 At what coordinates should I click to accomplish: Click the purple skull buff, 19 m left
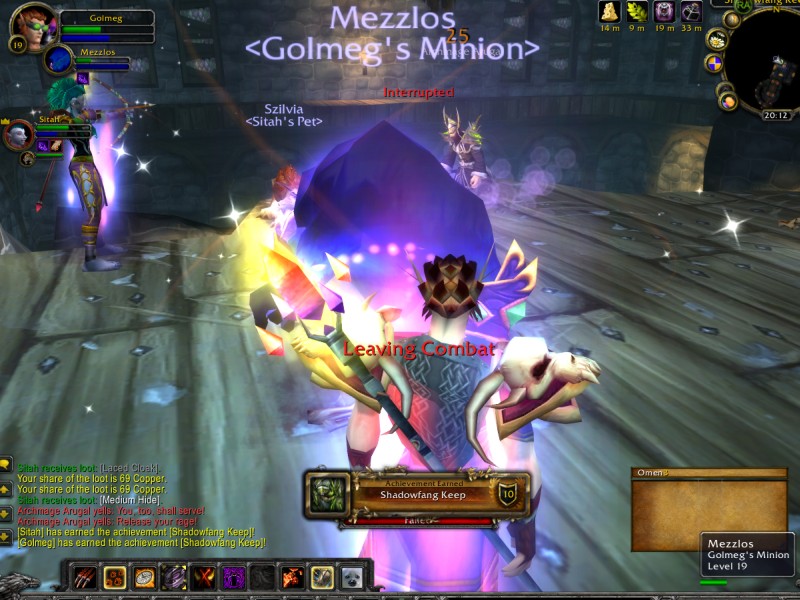click(664, 11)
